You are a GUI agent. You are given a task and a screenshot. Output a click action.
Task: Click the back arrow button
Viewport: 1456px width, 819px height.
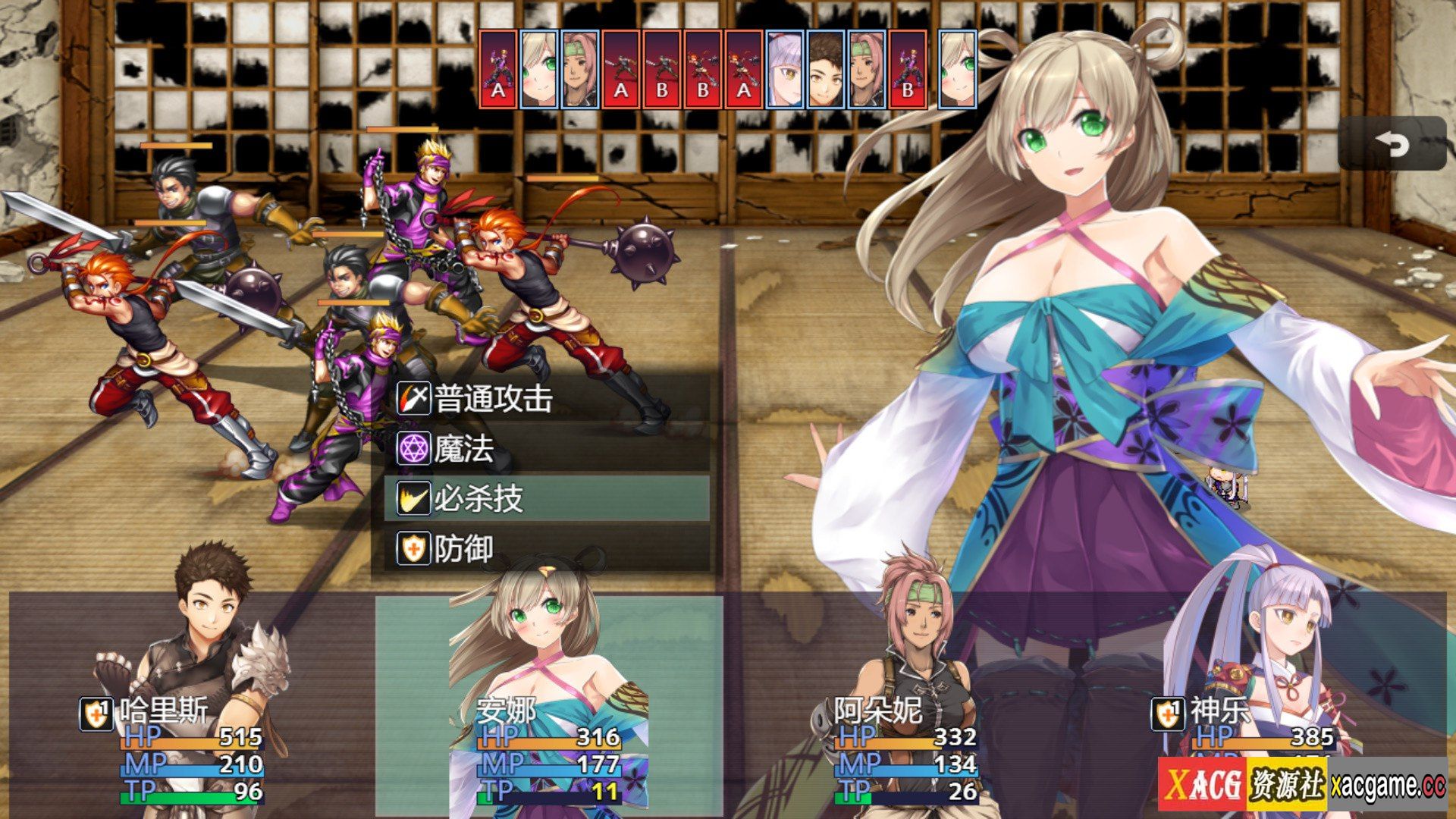[x=1392, y=143]
